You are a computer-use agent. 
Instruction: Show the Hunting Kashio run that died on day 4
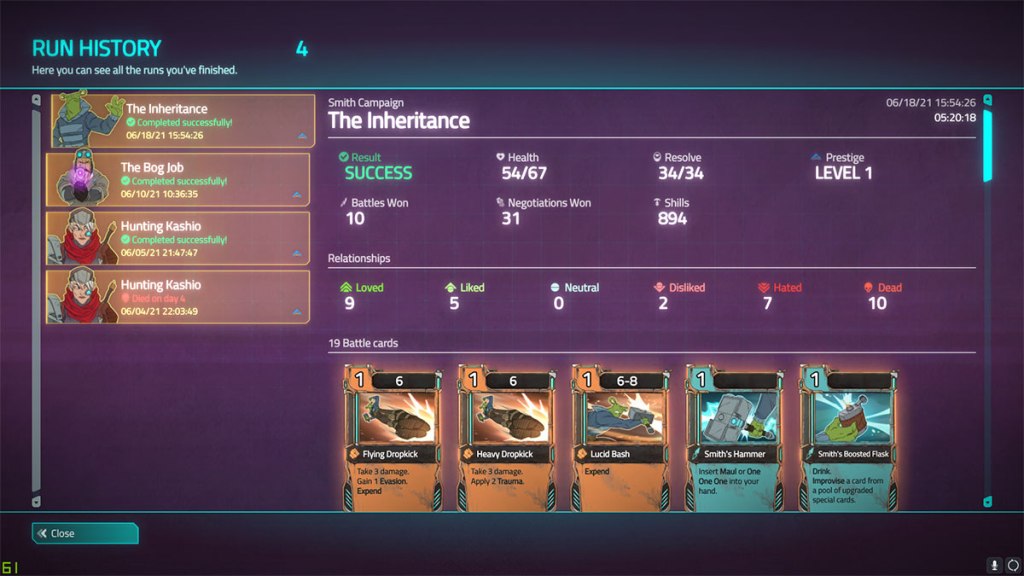tap(180, 296)
